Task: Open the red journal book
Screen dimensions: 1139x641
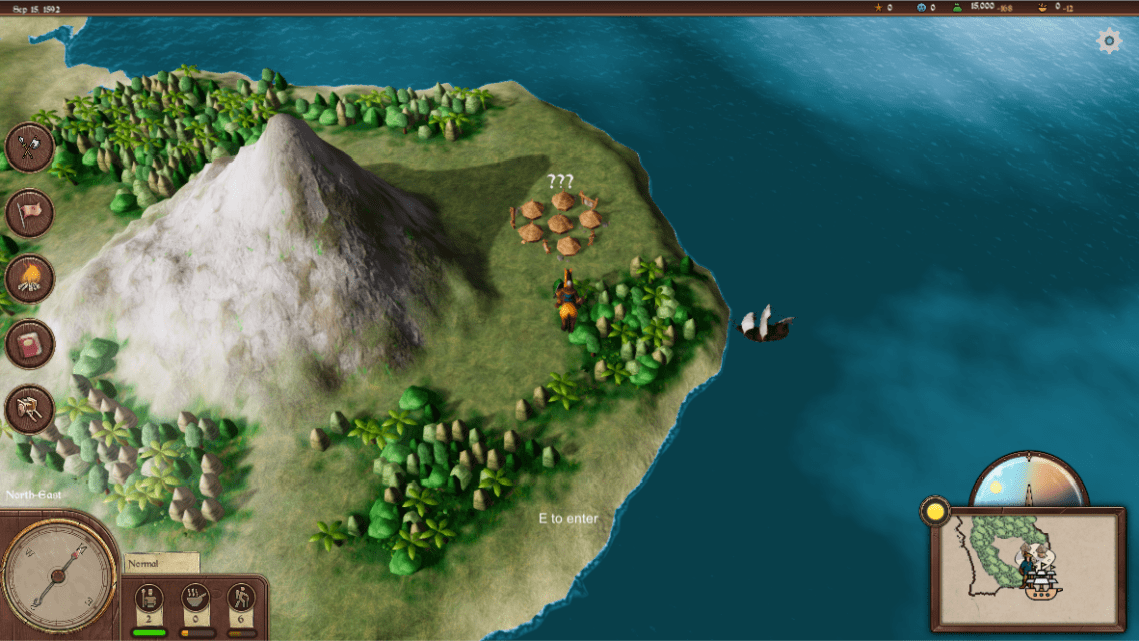Action: pos(29,345)
